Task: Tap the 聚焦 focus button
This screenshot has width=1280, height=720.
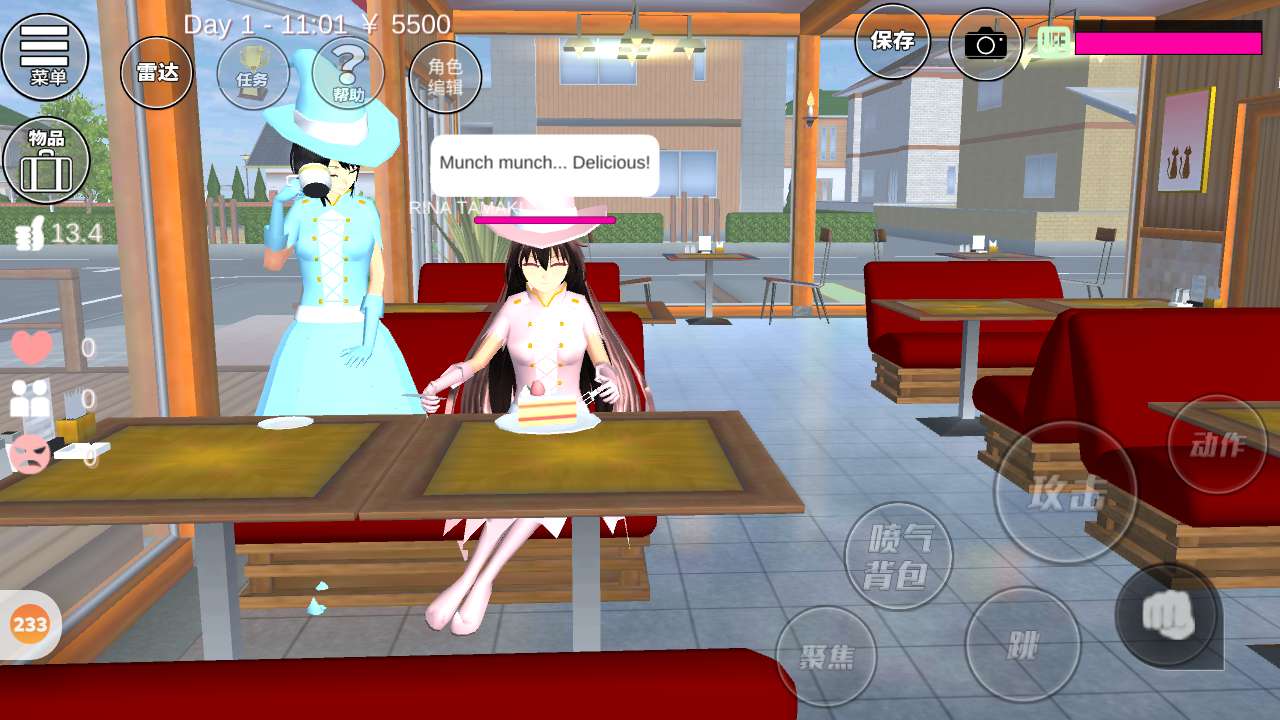Action: click(x=826, y=656)
